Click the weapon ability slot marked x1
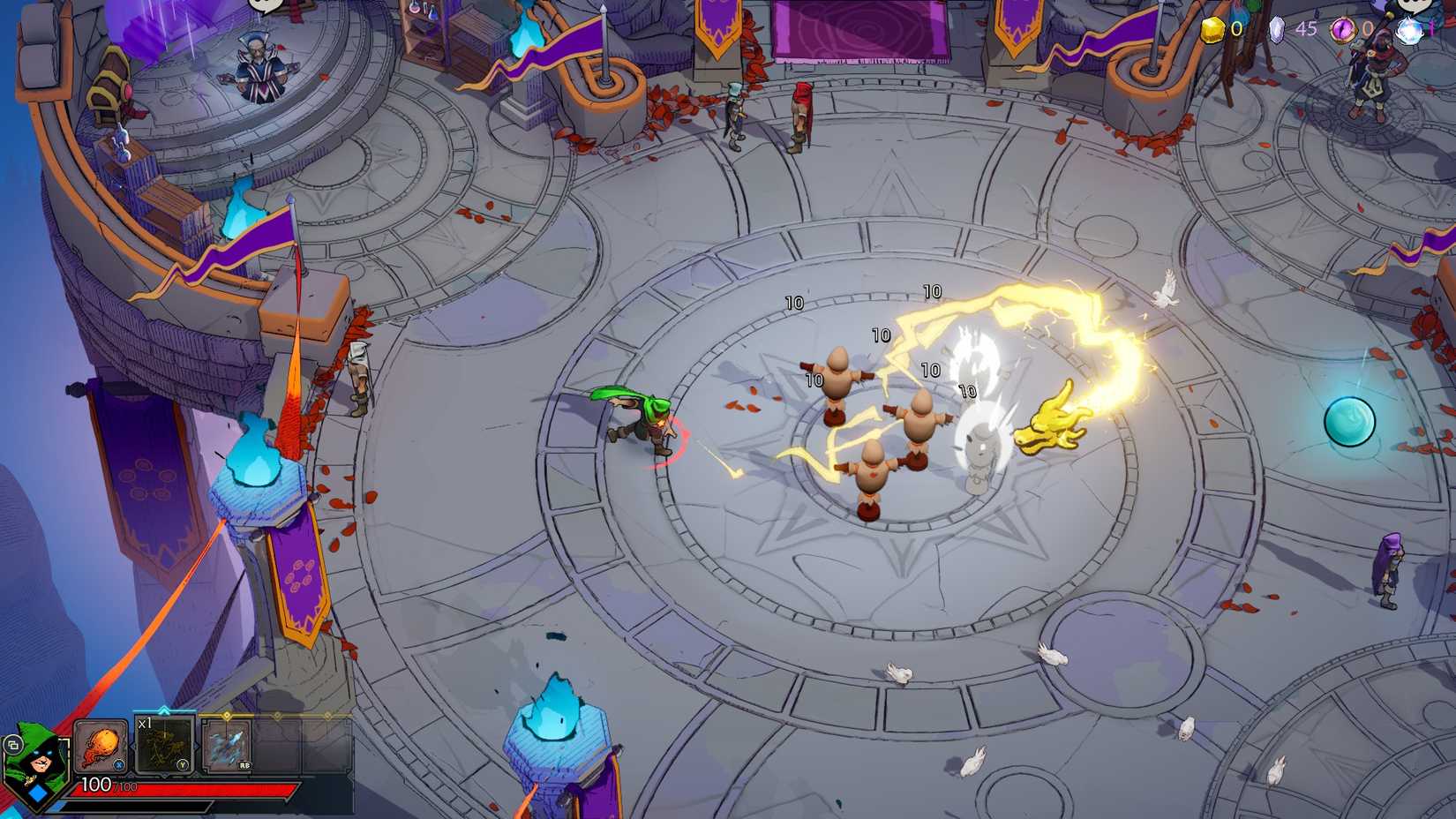Image resolution: width=1456 pixels, height=819 pixels. tap(165, 746)
